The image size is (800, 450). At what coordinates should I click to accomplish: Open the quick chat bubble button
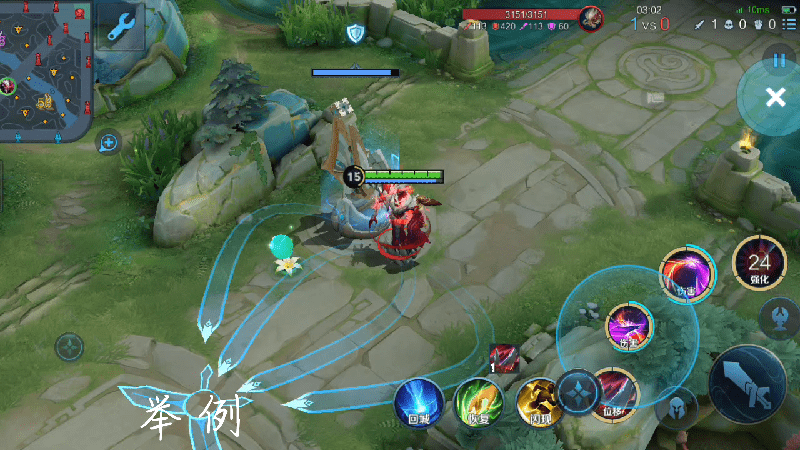coord(108,142)
